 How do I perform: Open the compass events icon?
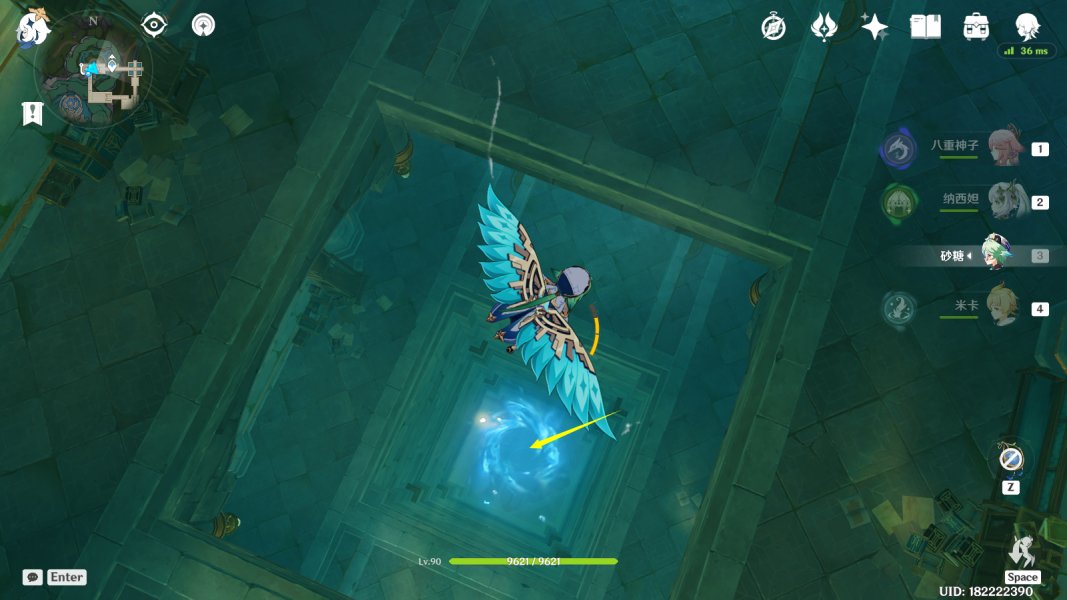point(773,27)
